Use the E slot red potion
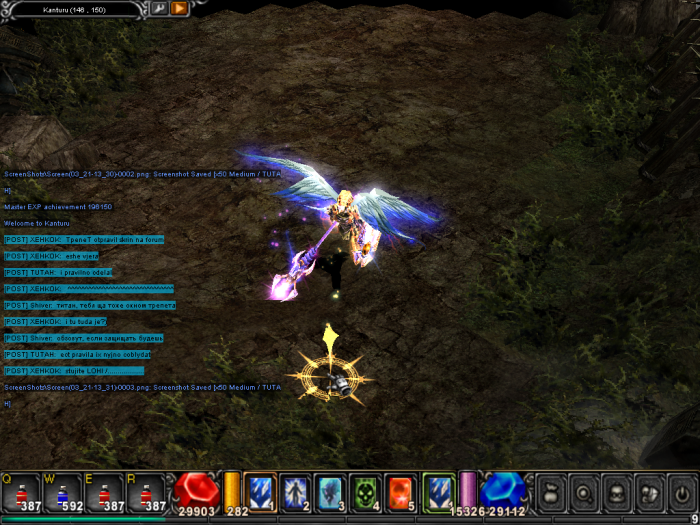 pyautogui.click(x=104, y=492)
